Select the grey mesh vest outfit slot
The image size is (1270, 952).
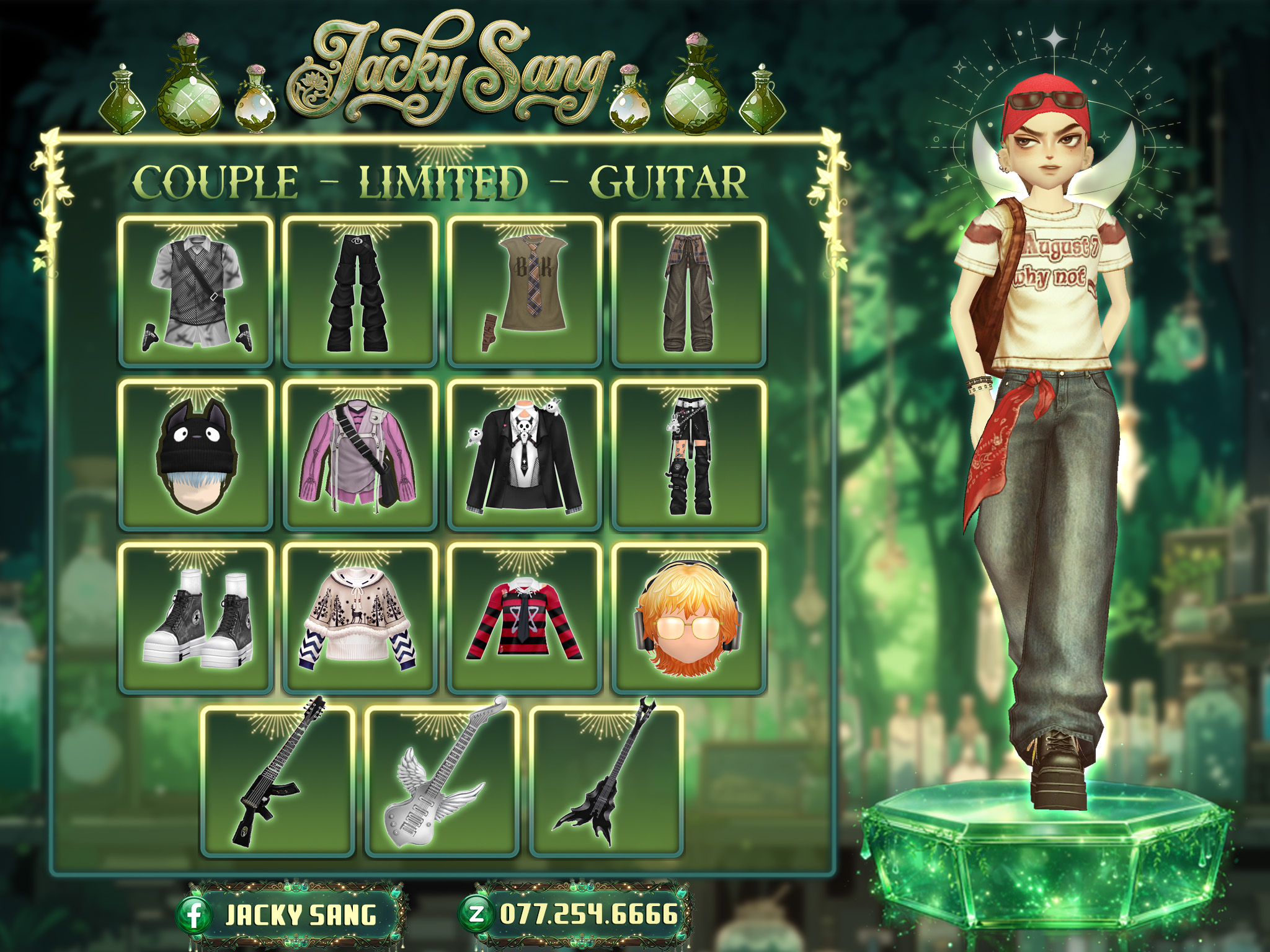coord(196,292)
